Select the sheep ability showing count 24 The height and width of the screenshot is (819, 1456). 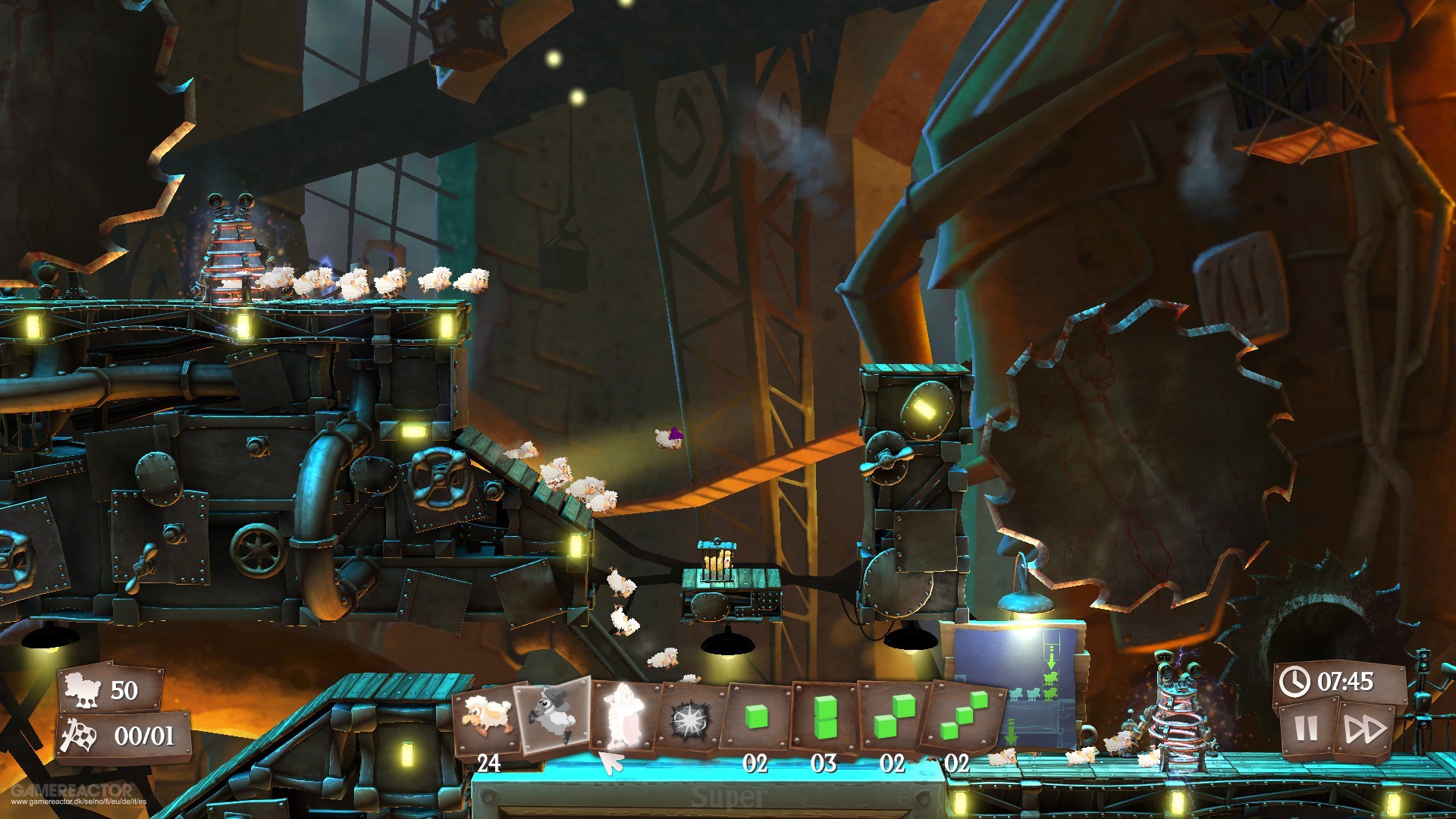(485, 713)
